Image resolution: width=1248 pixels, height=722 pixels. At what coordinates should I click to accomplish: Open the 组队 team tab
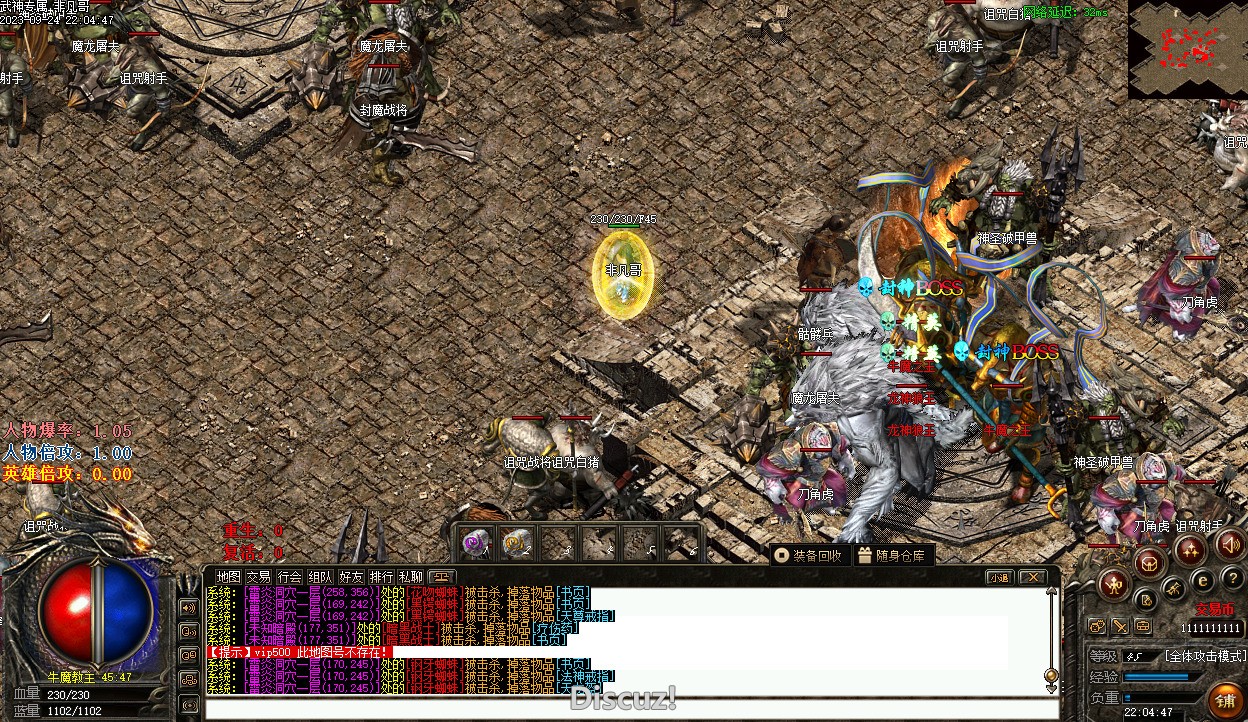320,577
